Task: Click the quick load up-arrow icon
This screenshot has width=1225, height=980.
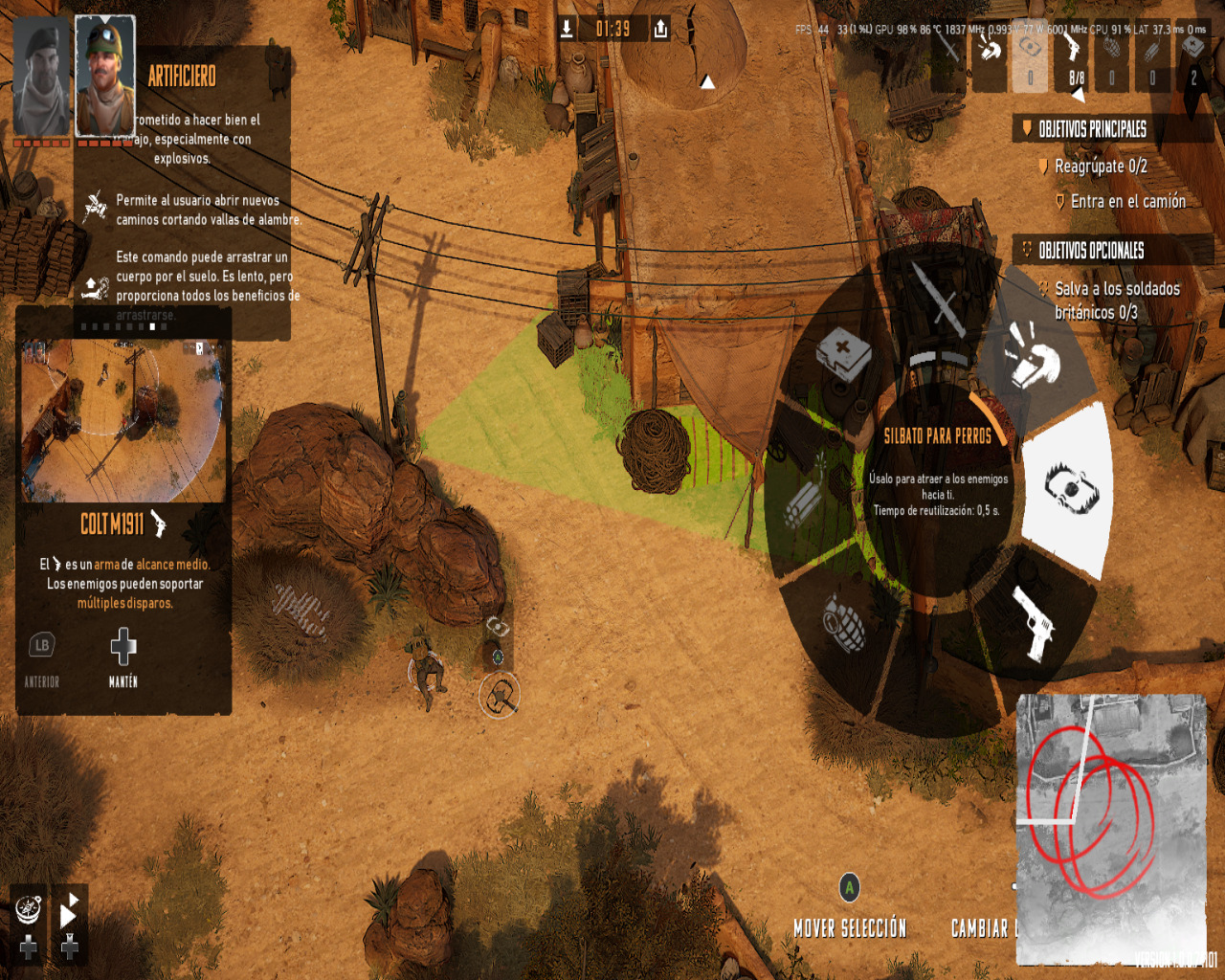Action: (660, 29)
